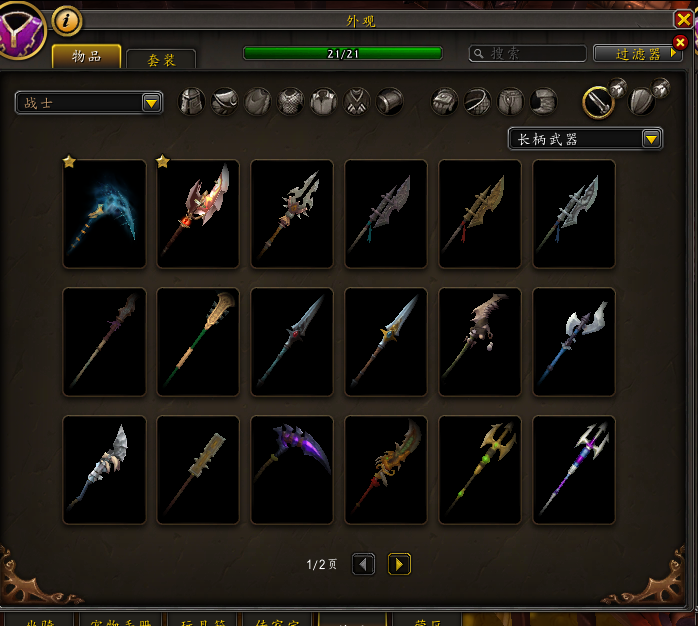Viewport: 698px width, 626px height.
Task: Switch to the 套装 (Sets) tab
Action: (161, 60)
